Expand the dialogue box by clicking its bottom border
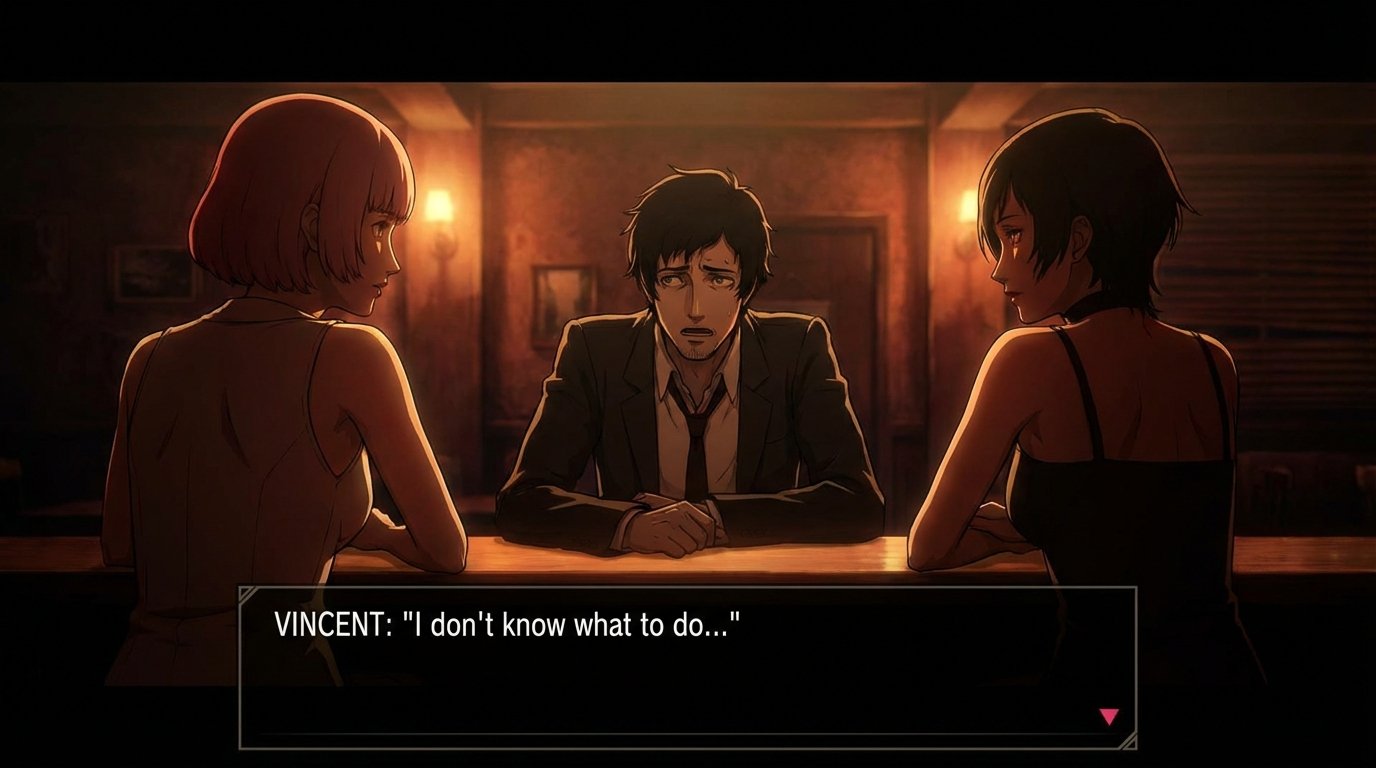This screenshot has height=768, width=1376. (690, 744)
